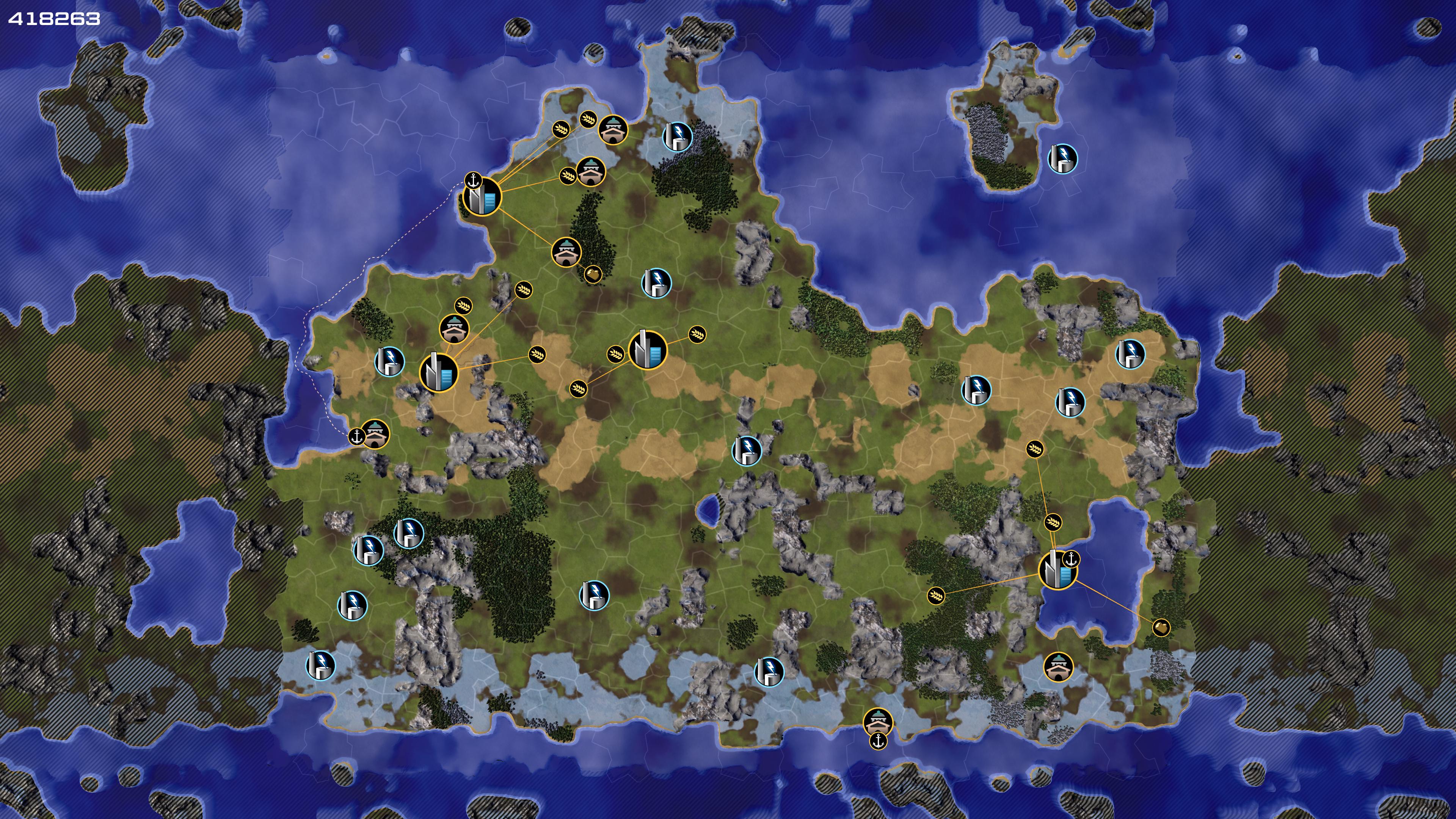The width and height of the screenshot is (1456, 819).
Task: Click the wheat marker east of the central city
Action: coord(698,334)
